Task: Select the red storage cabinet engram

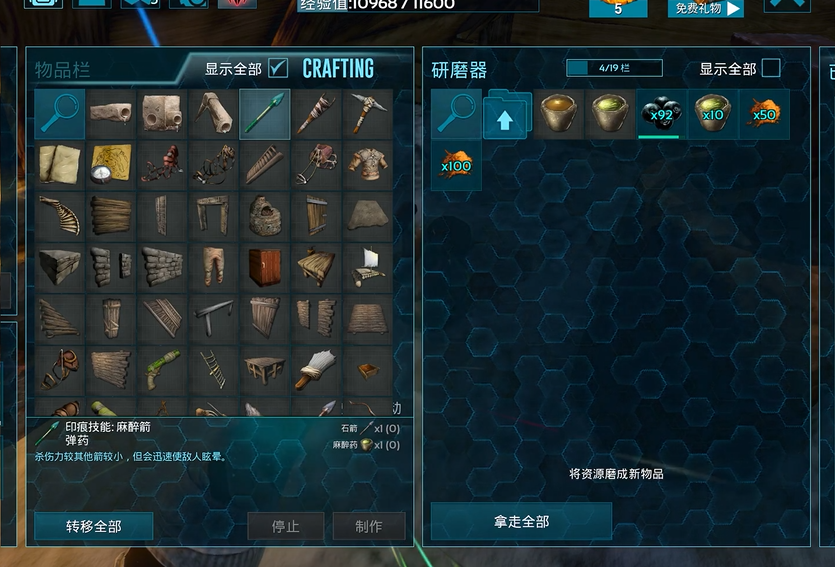Action: pyautogui.click(x=265, y=268)
